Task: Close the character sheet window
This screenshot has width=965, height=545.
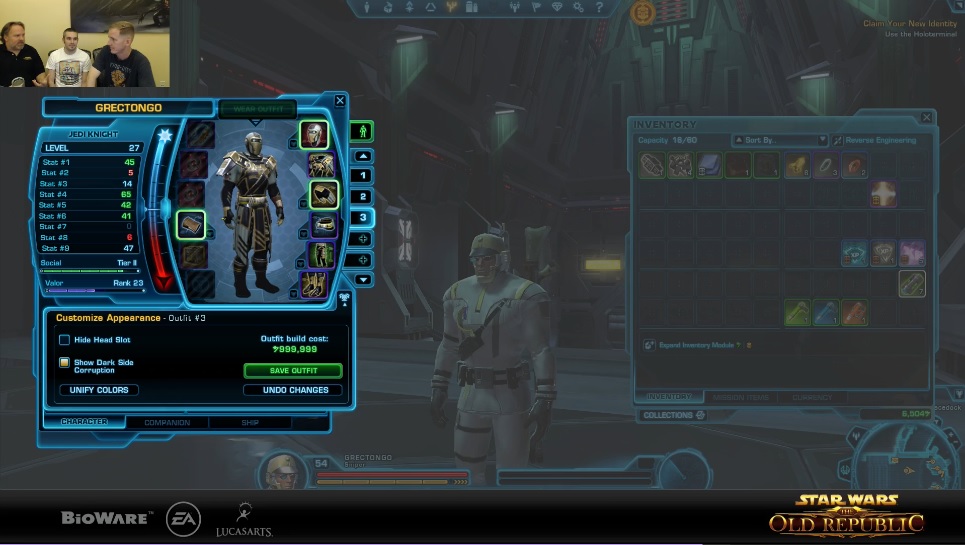Action: [340, 101]
